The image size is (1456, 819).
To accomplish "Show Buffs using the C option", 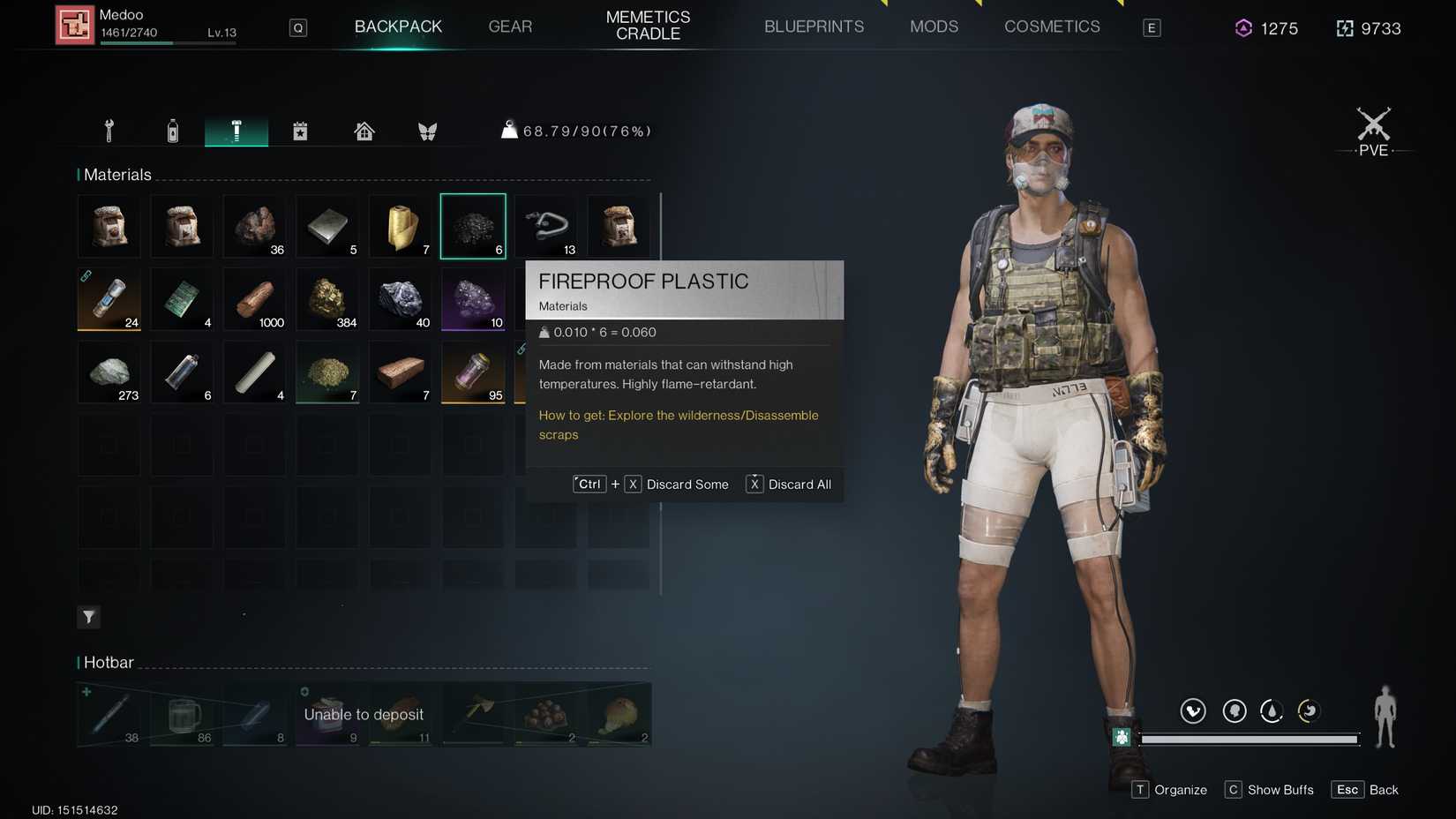I will [1269, 789].
